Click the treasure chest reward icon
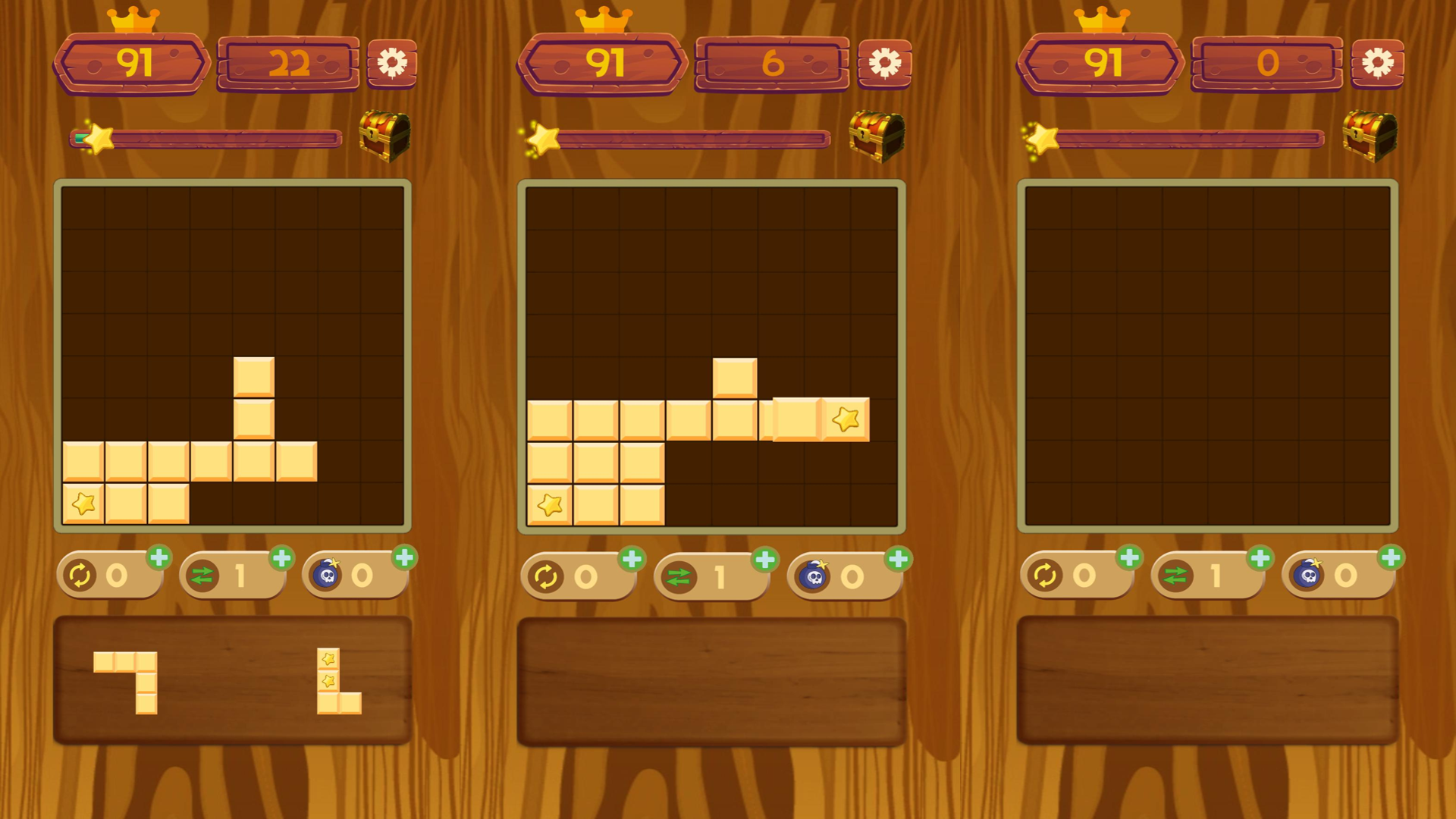The image size is (1456, 819). tap(385, 138)
